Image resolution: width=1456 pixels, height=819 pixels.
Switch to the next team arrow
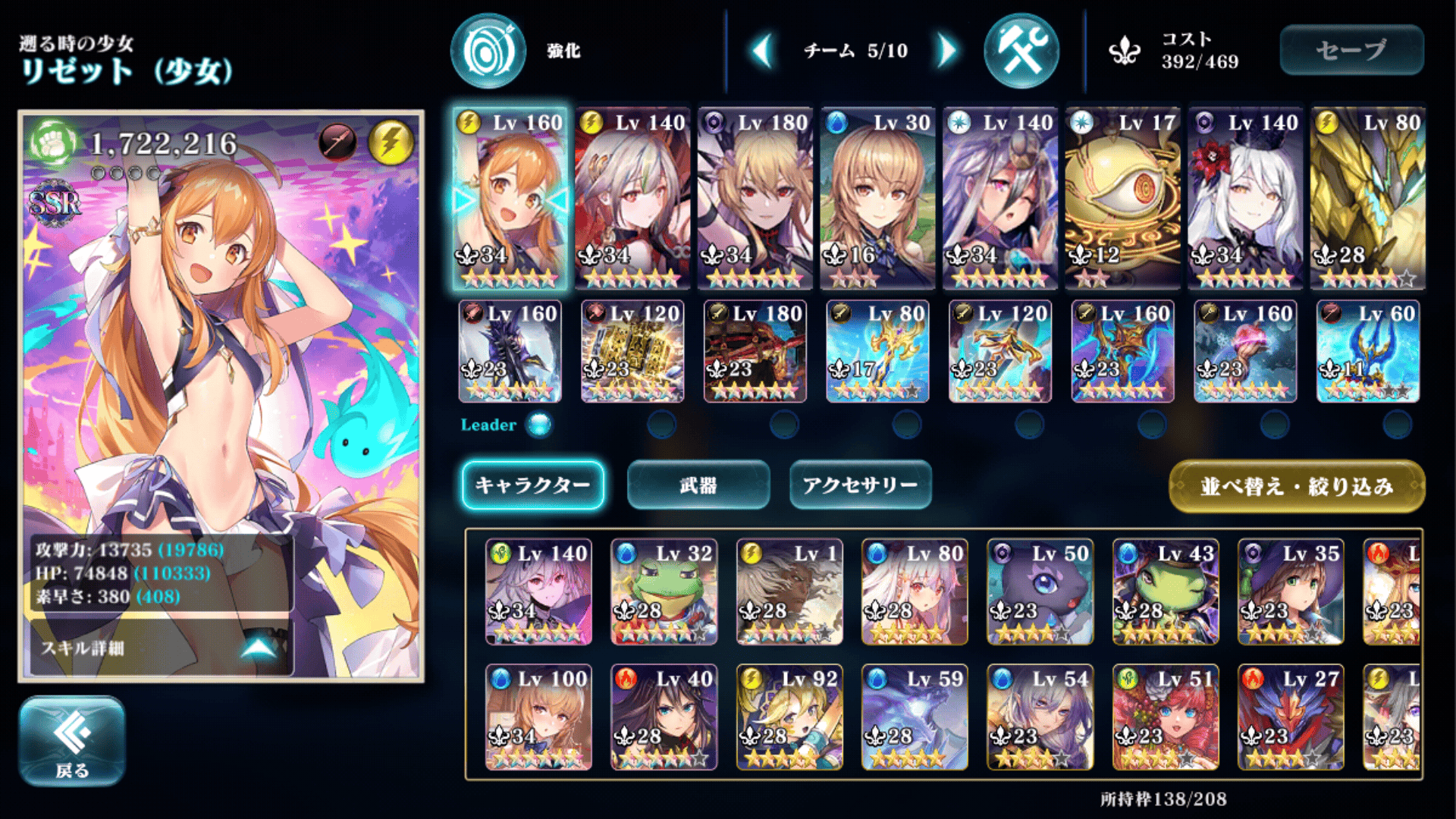(946, 51)
